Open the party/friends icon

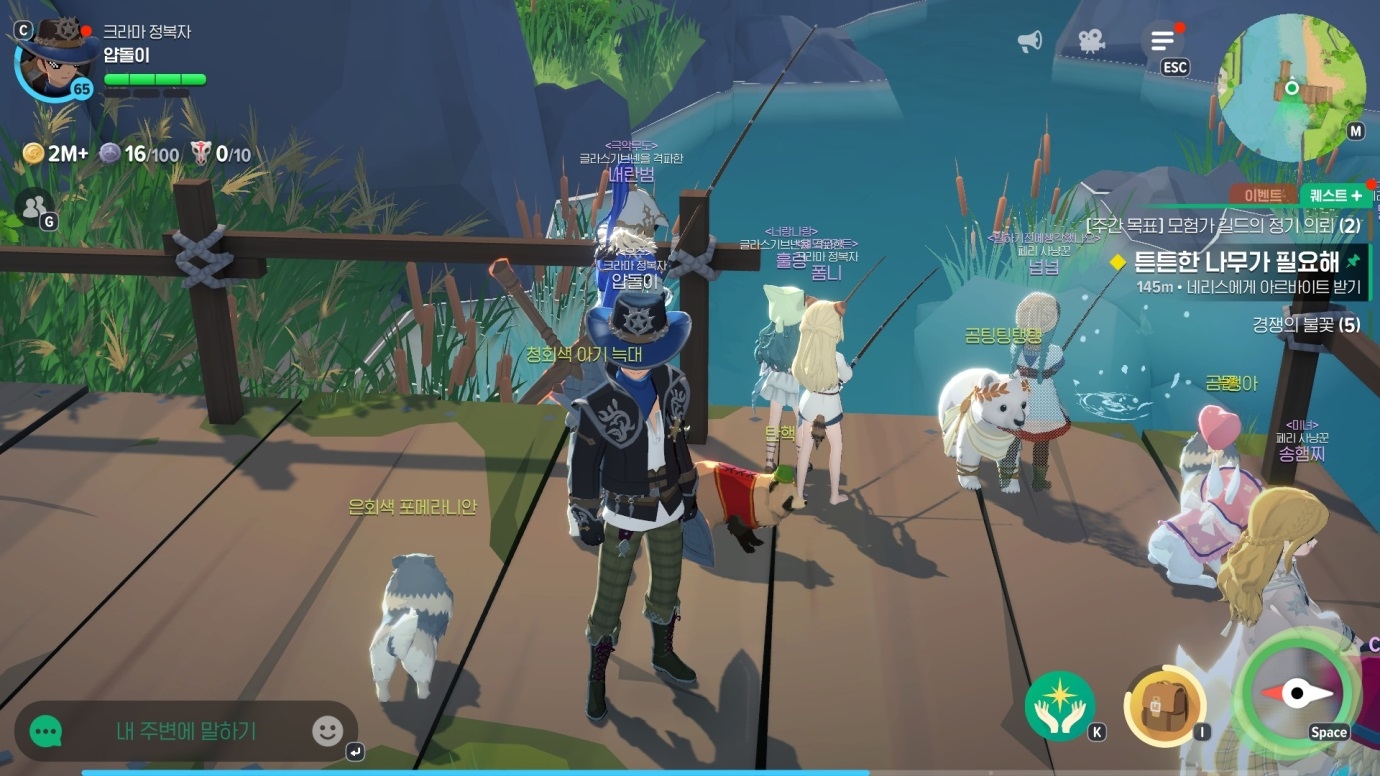tap(34, 206)
